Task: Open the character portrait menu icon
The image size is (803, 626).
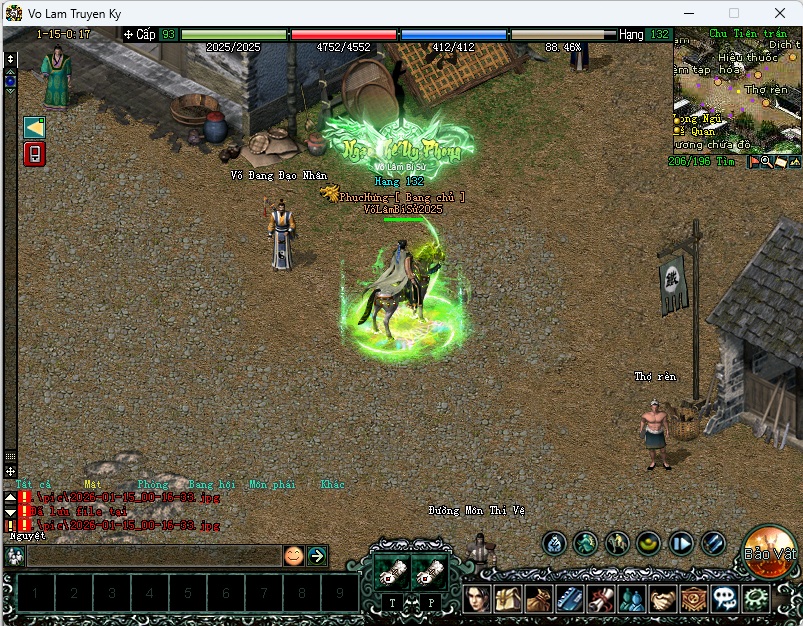Action: (477, 599)
